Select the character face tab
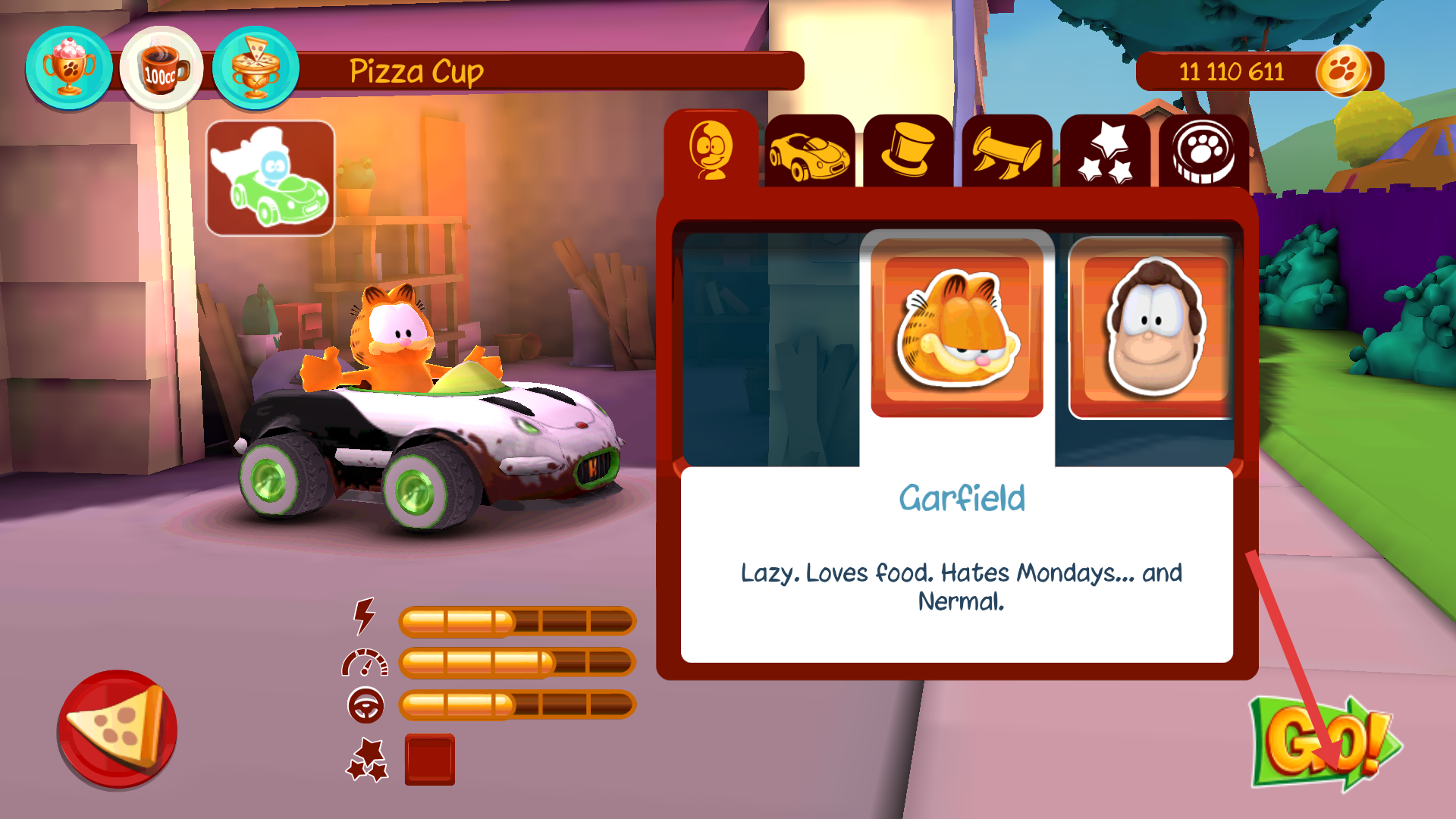The width and height of the screenshot is (1456, 819). point(711,150)
